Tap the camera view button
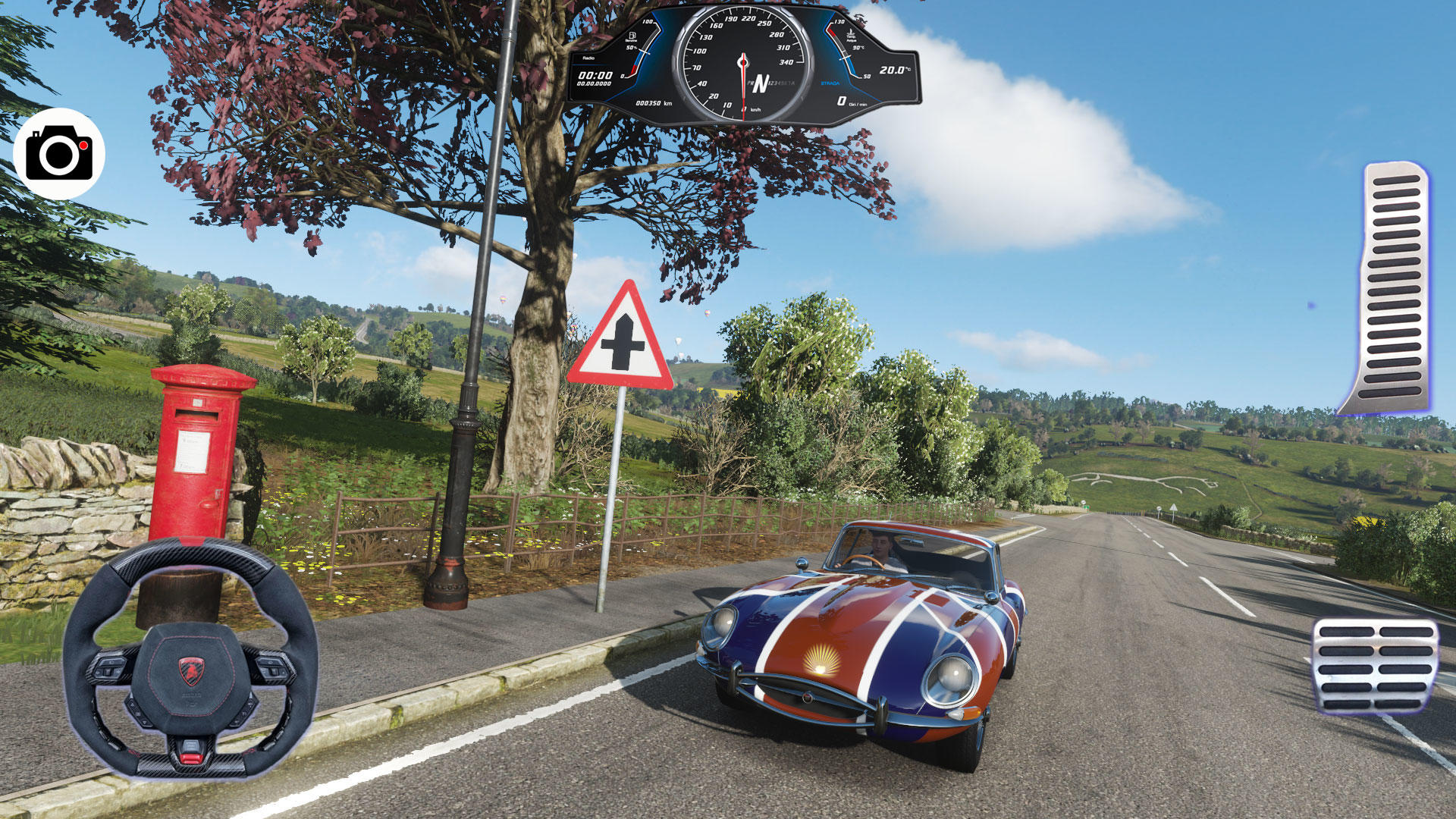The height and width of the screenshot is (819, 1456). click(59, 154)
